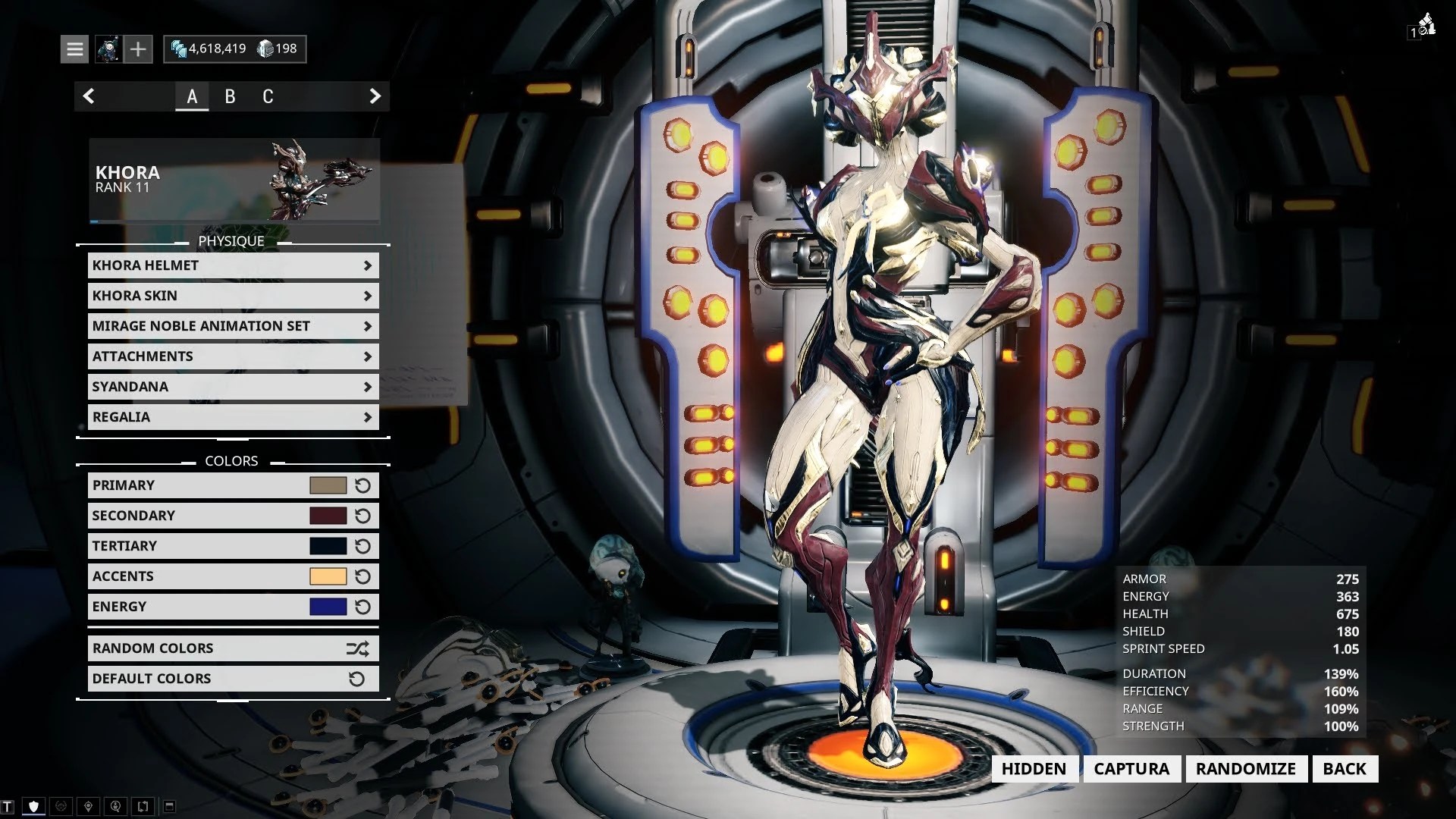Select the Energy color swatch
This screenshot has width=1456, height=819.
(328, 607)
